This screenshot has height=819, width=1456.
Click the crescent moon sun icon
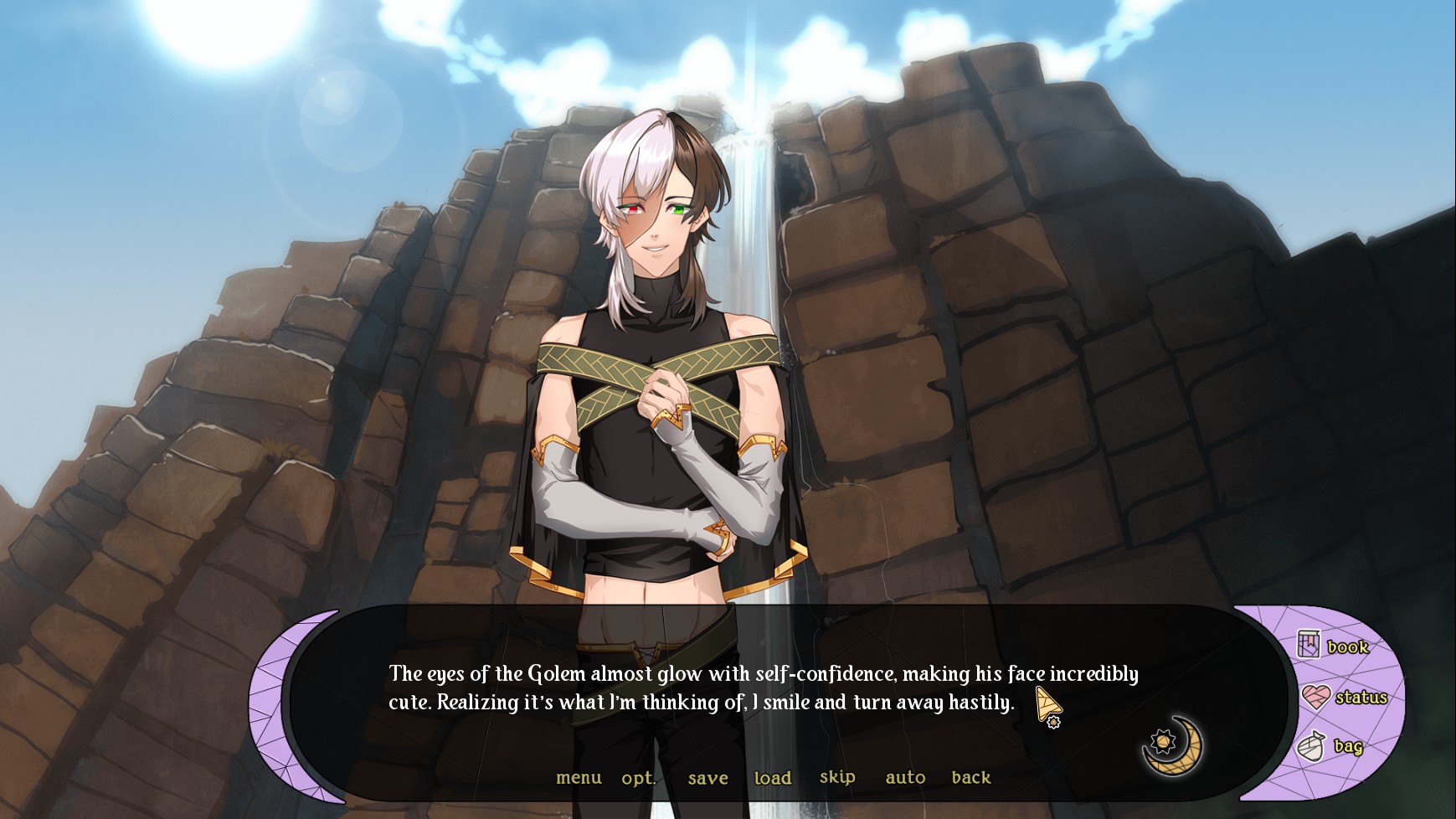(x=1173, y=744)
